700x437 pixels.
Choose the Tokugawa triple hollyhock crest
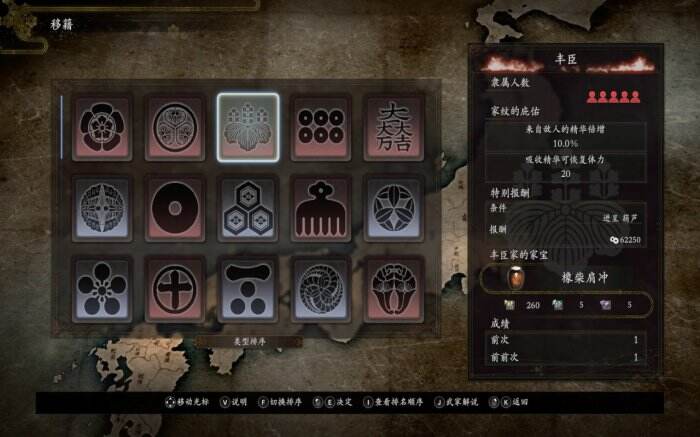pos(176,127)
